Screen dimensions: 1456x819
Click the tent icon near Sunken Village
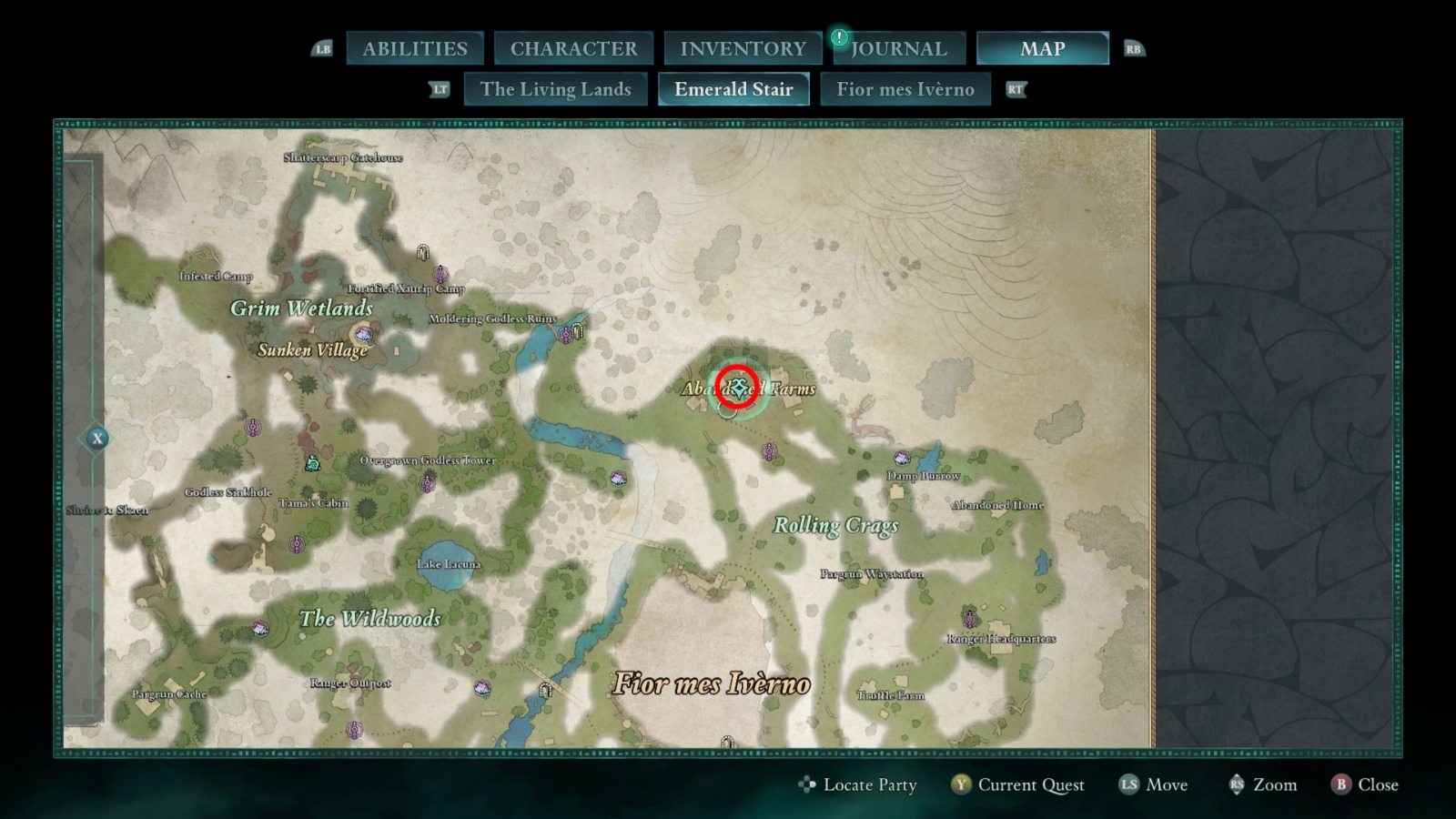(363, 334)
